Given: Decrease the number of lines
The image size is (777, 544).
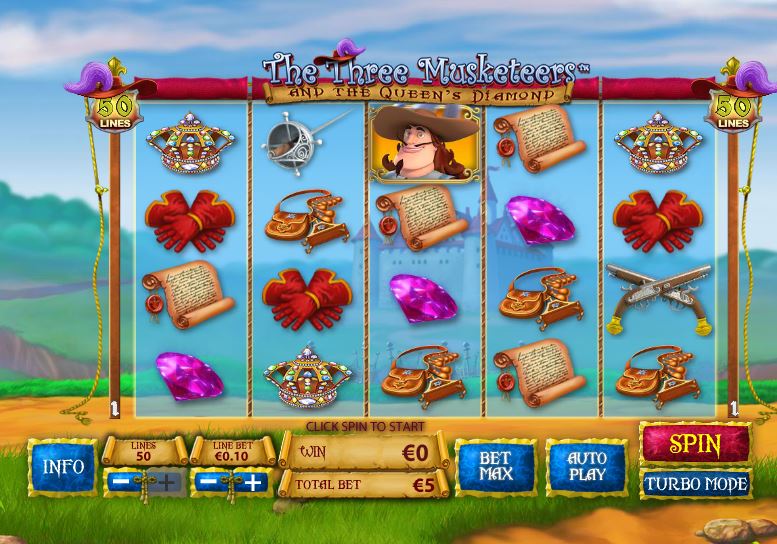Looking at the screenshot, I should (122, 483).
